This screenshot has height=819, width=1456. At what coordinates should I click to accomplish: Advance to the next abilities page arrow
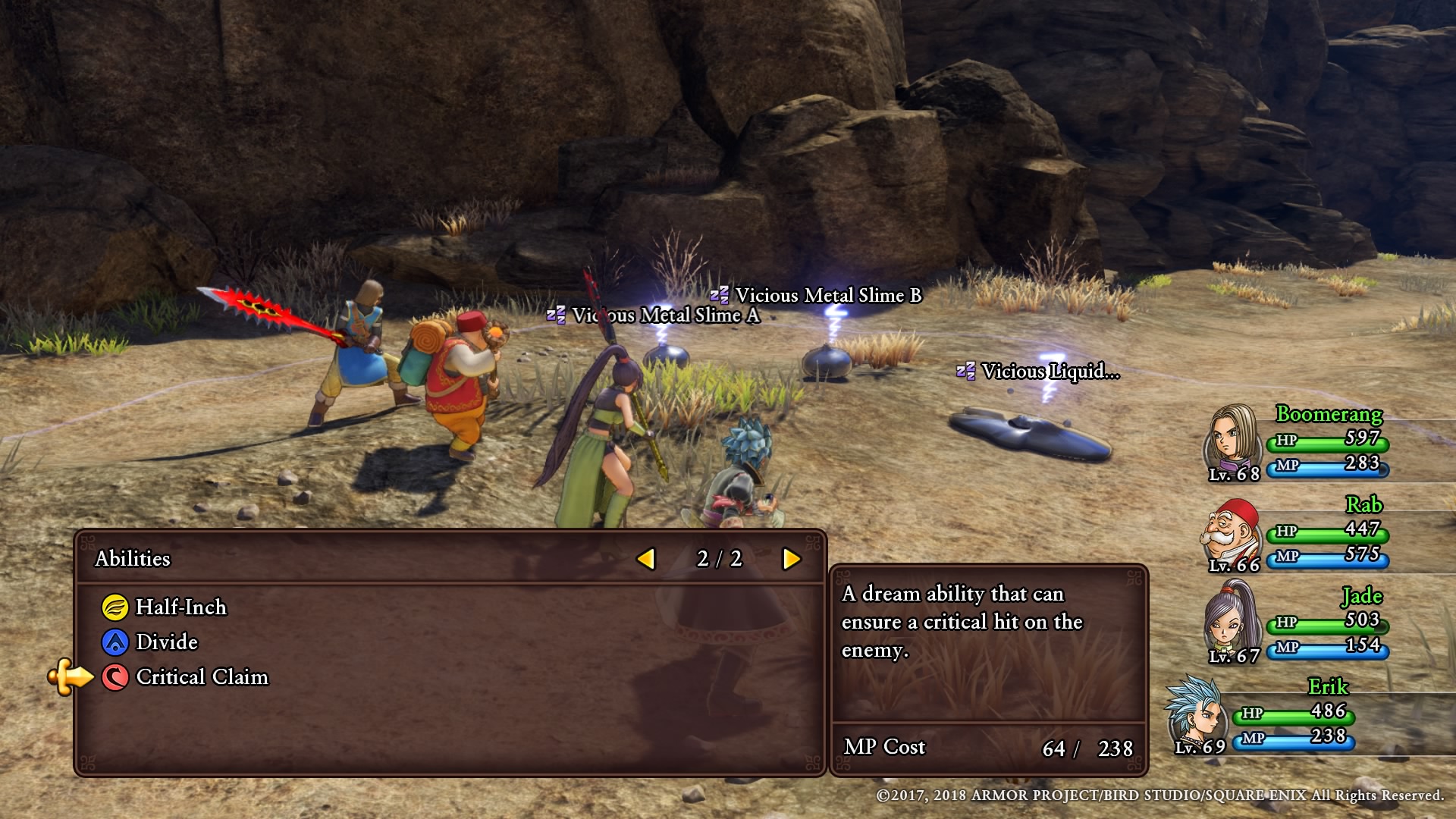point(791,559)
